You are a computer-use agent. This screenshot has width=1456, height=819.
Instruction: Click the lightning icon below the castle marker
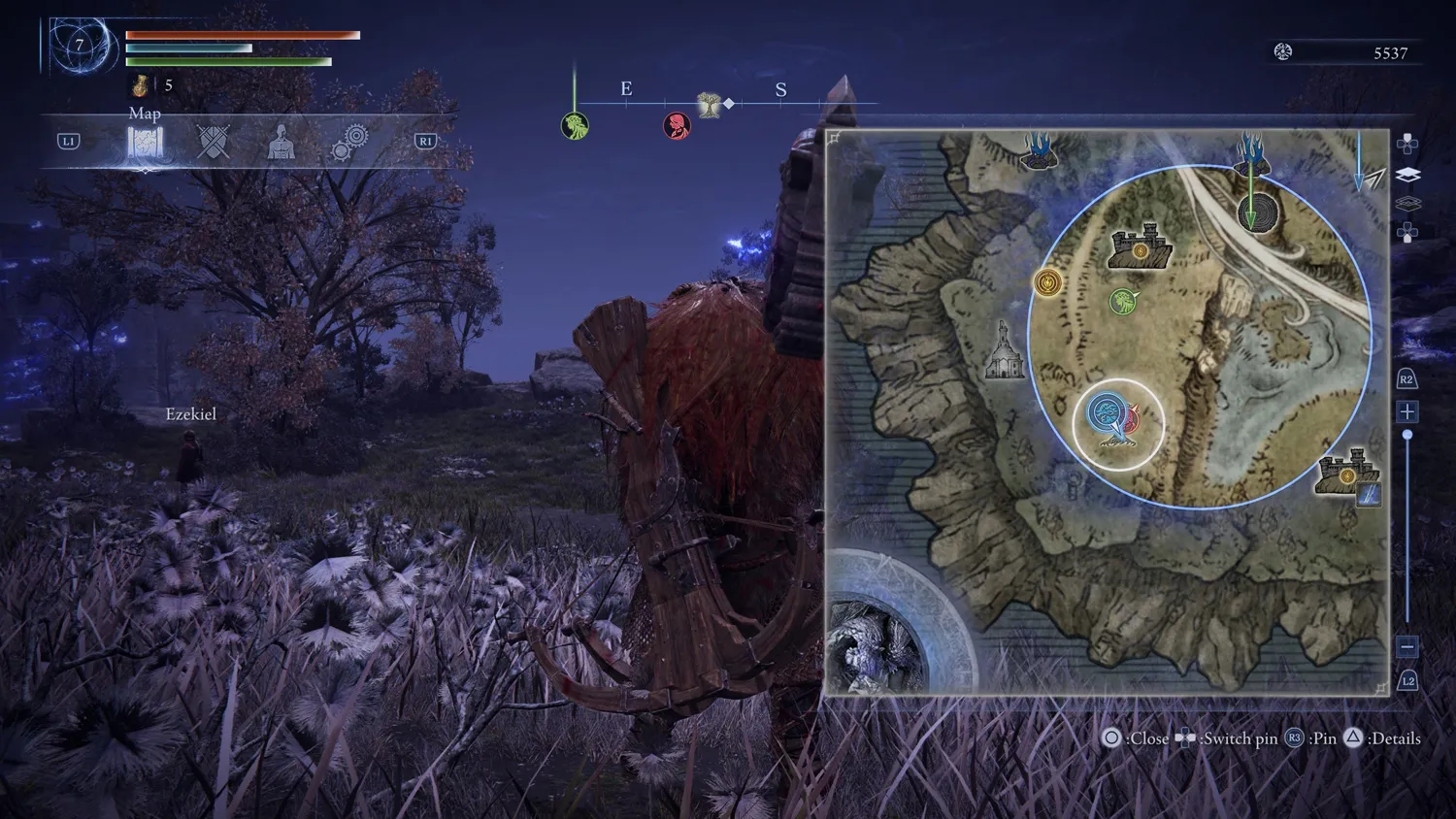(1369, 496)
